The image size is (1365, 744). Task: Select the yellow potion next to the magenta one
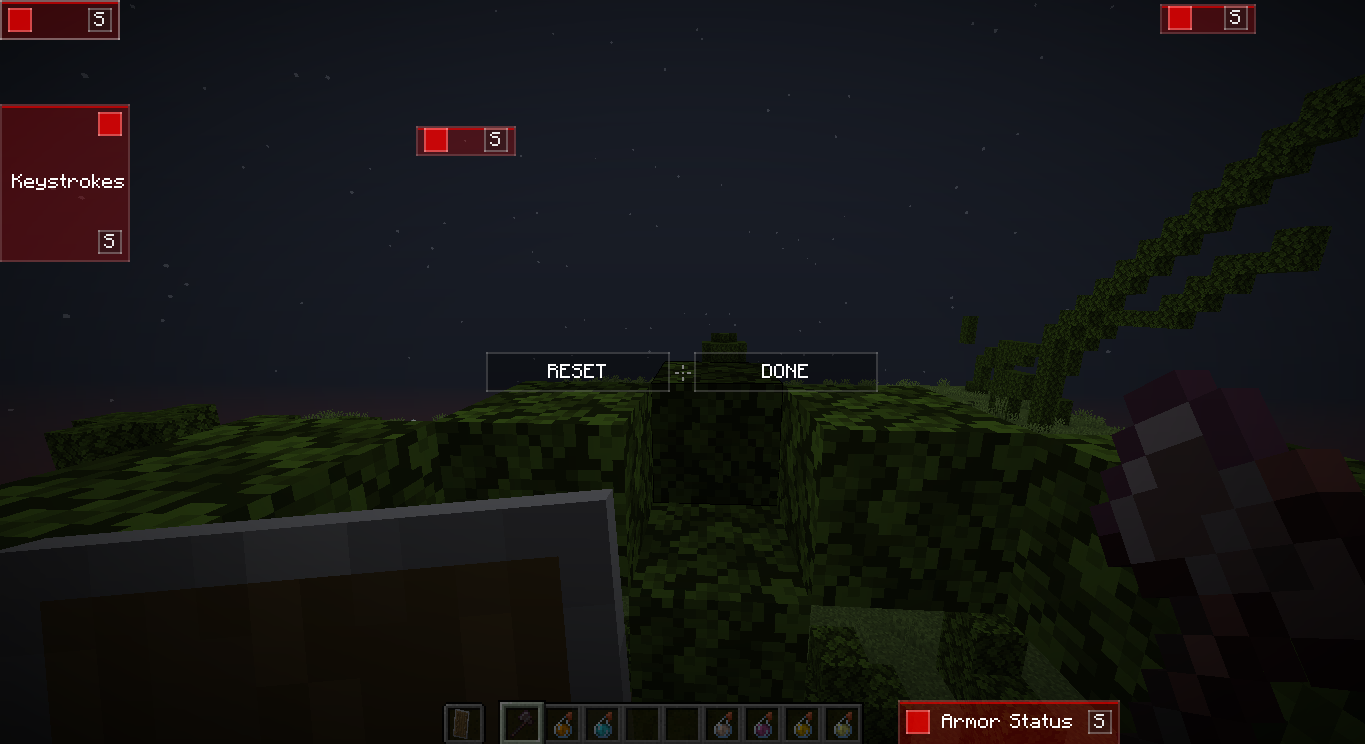pos(804,722)
